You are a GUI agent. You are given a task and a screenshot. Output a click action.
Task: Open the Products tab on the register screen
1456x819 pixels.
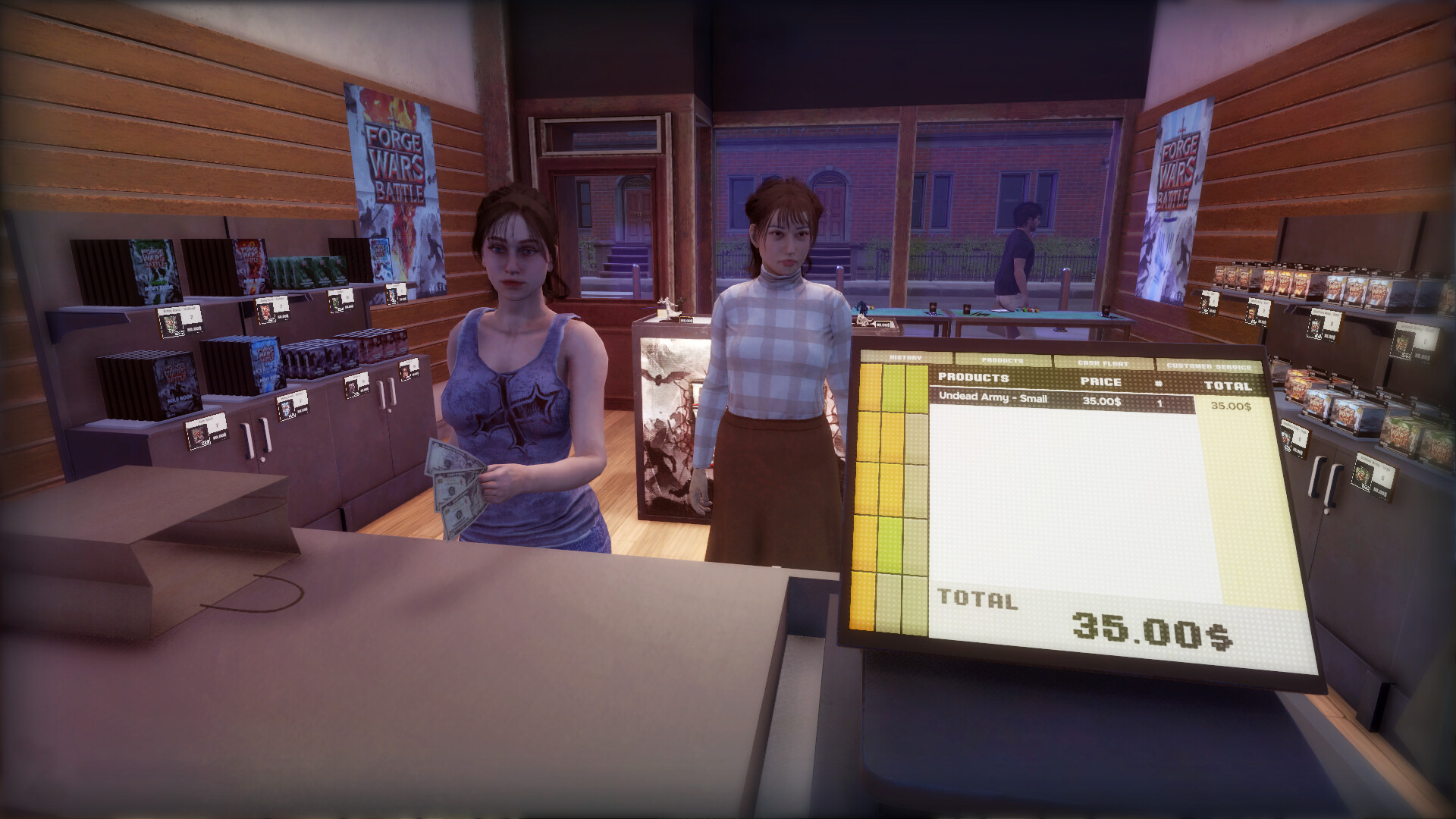click(x=1001, y=359)
